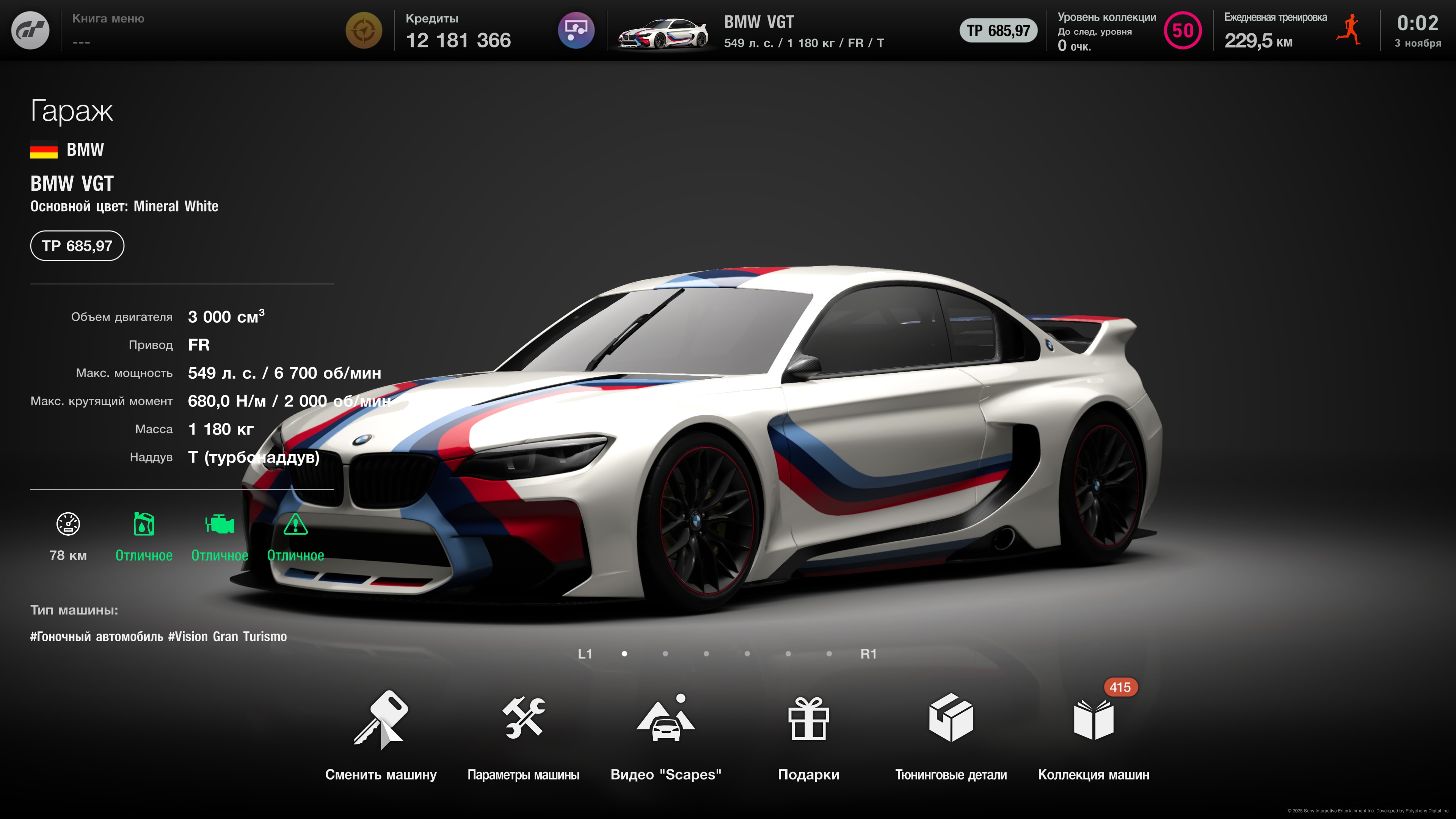This screenshot has height=819, width=1456.
Task: Click the TP 685,97 rating pill below the car name
Action: click(77, 246)
